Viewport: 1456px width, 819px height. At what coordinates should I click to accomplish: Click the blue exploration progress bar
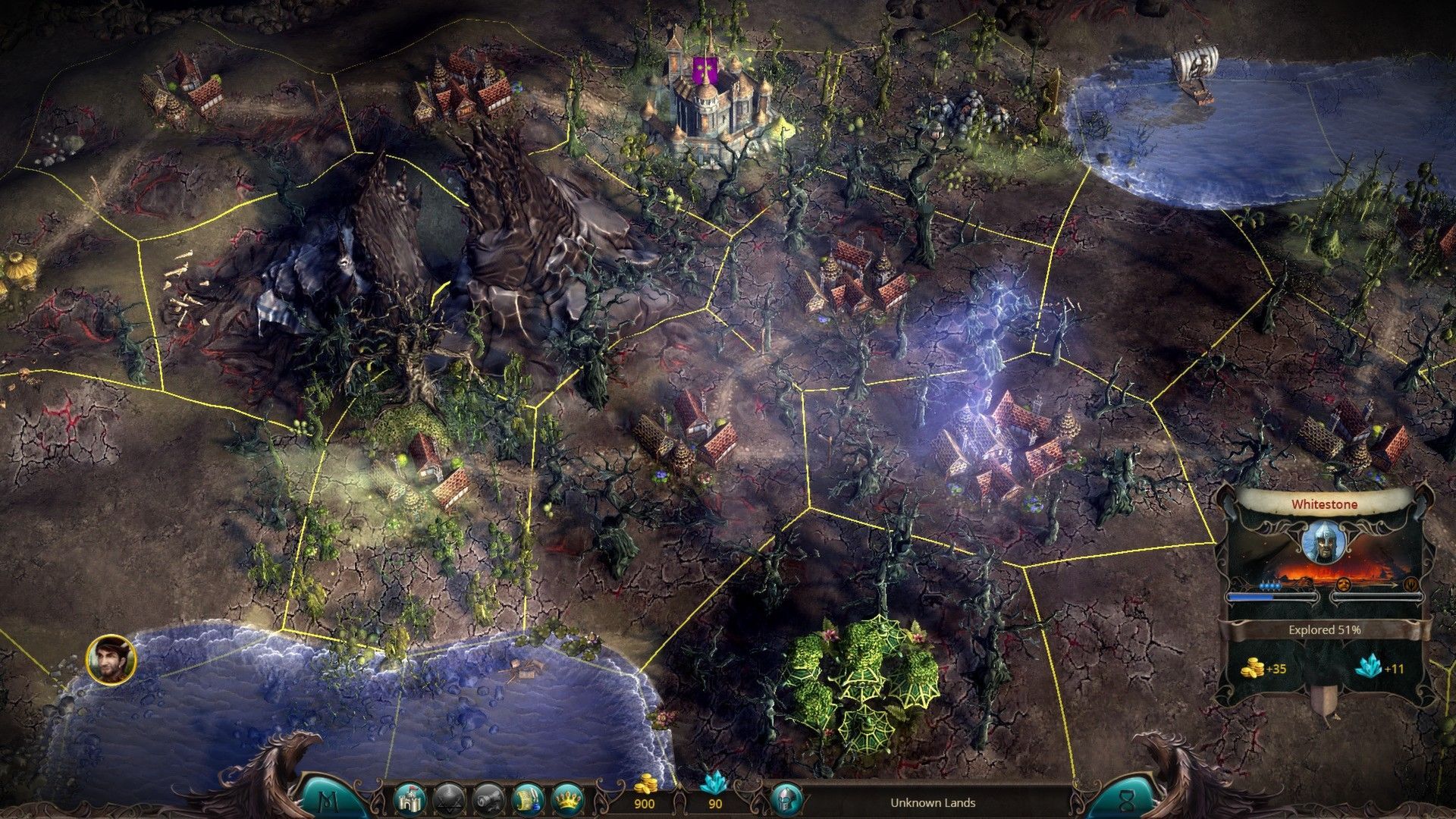pos(1272,597)
